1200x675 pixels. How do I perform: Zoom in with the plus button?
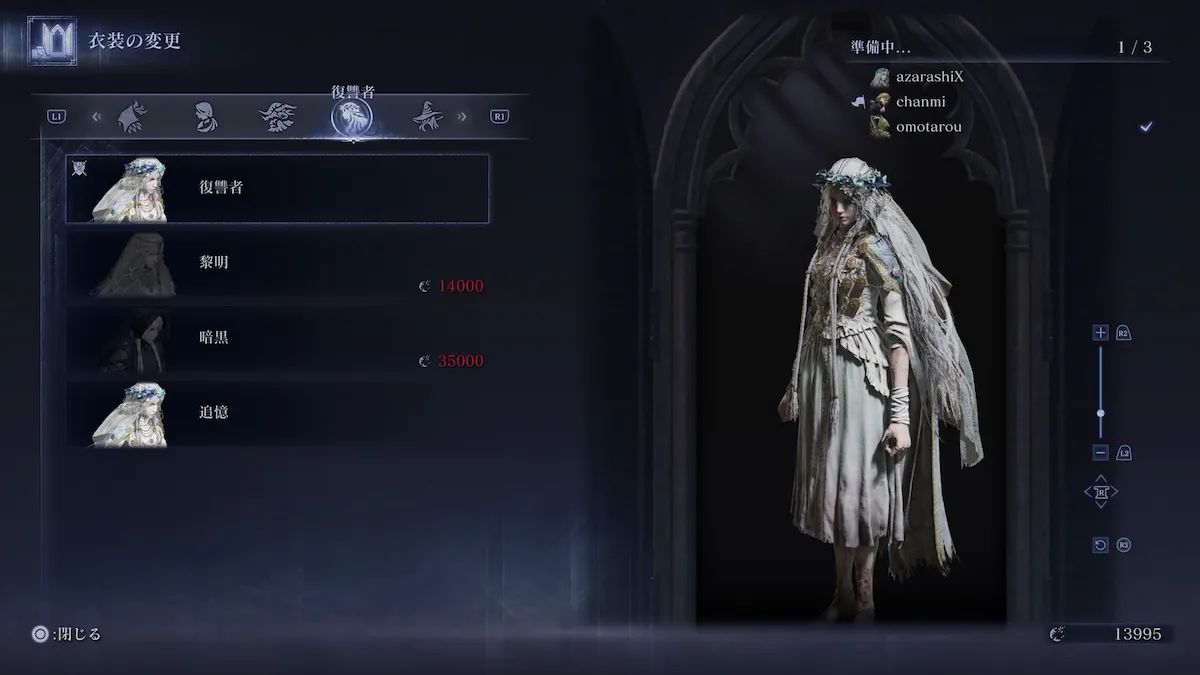[1101, 333]
